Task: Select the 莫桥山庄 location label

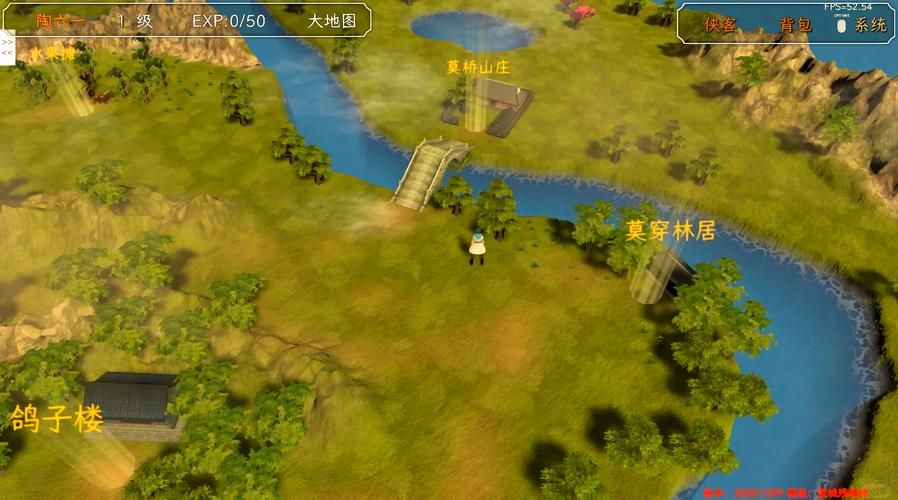Action: pos(479,67)
